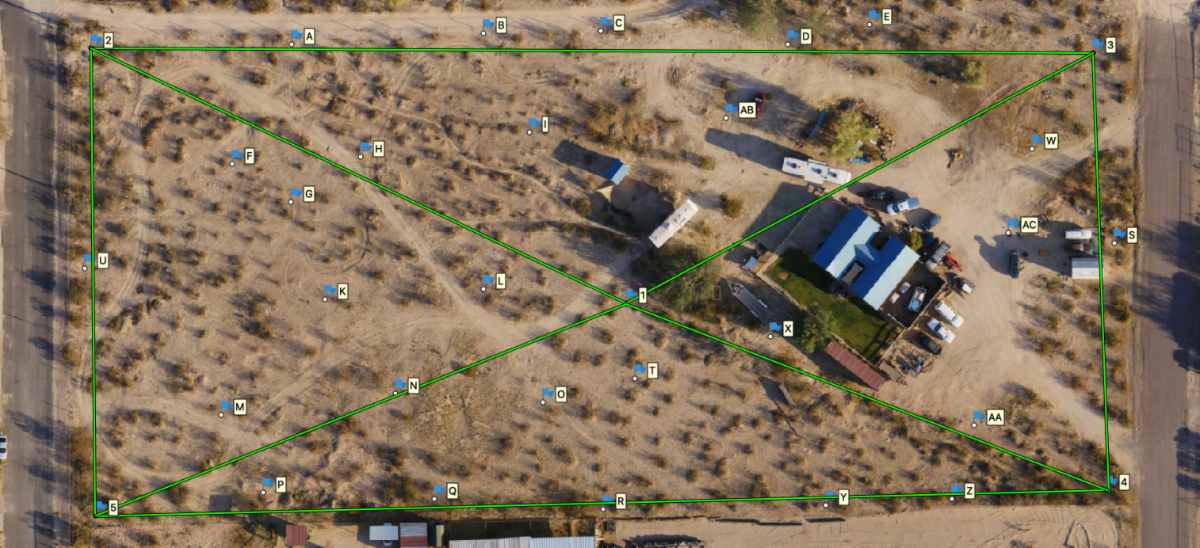Click corner marker number 5
The image size is (1200, 548).
[x=101, y=508]
